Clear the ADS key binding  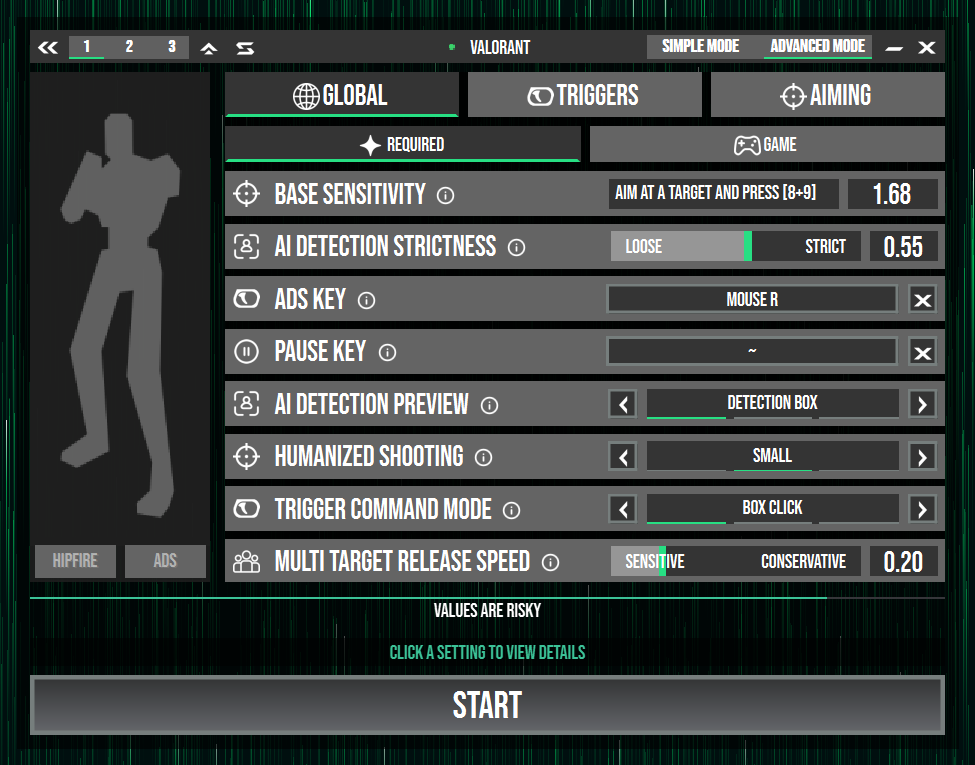click(922, 300)
